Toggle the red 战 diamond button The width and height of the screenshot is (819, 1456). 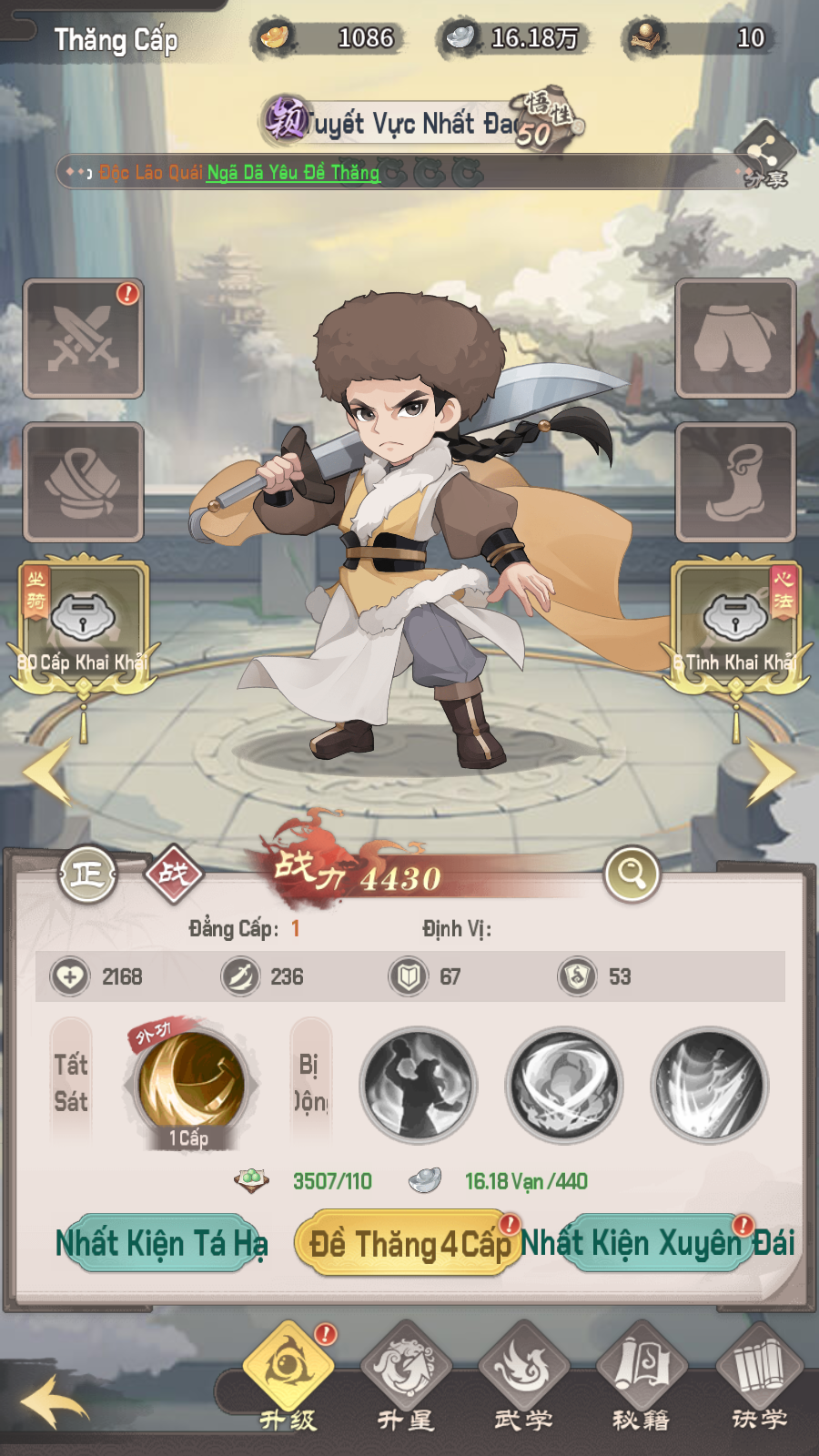174,874
